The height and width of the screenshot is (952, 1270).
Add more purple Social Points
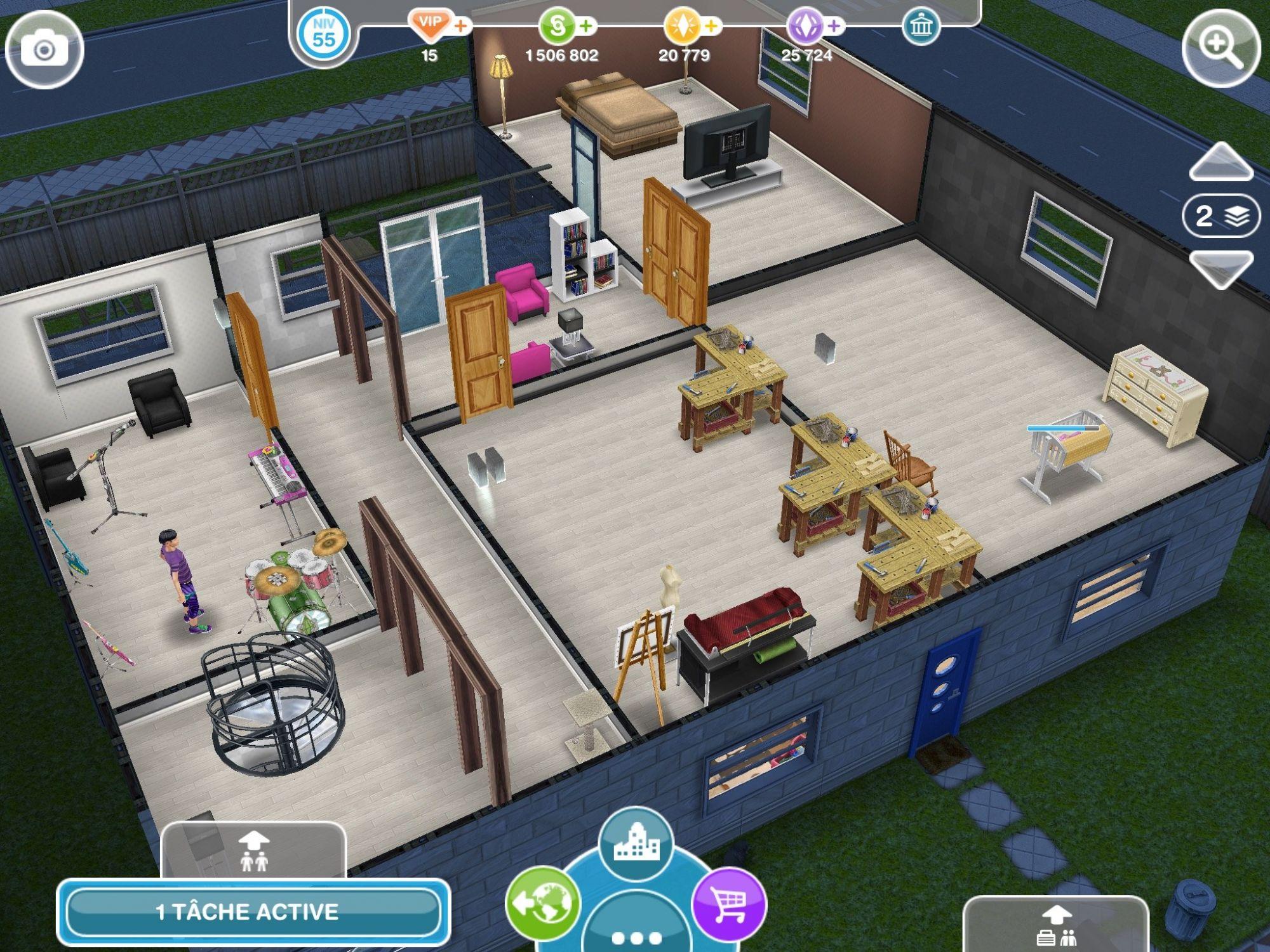(x=834, y=27)
